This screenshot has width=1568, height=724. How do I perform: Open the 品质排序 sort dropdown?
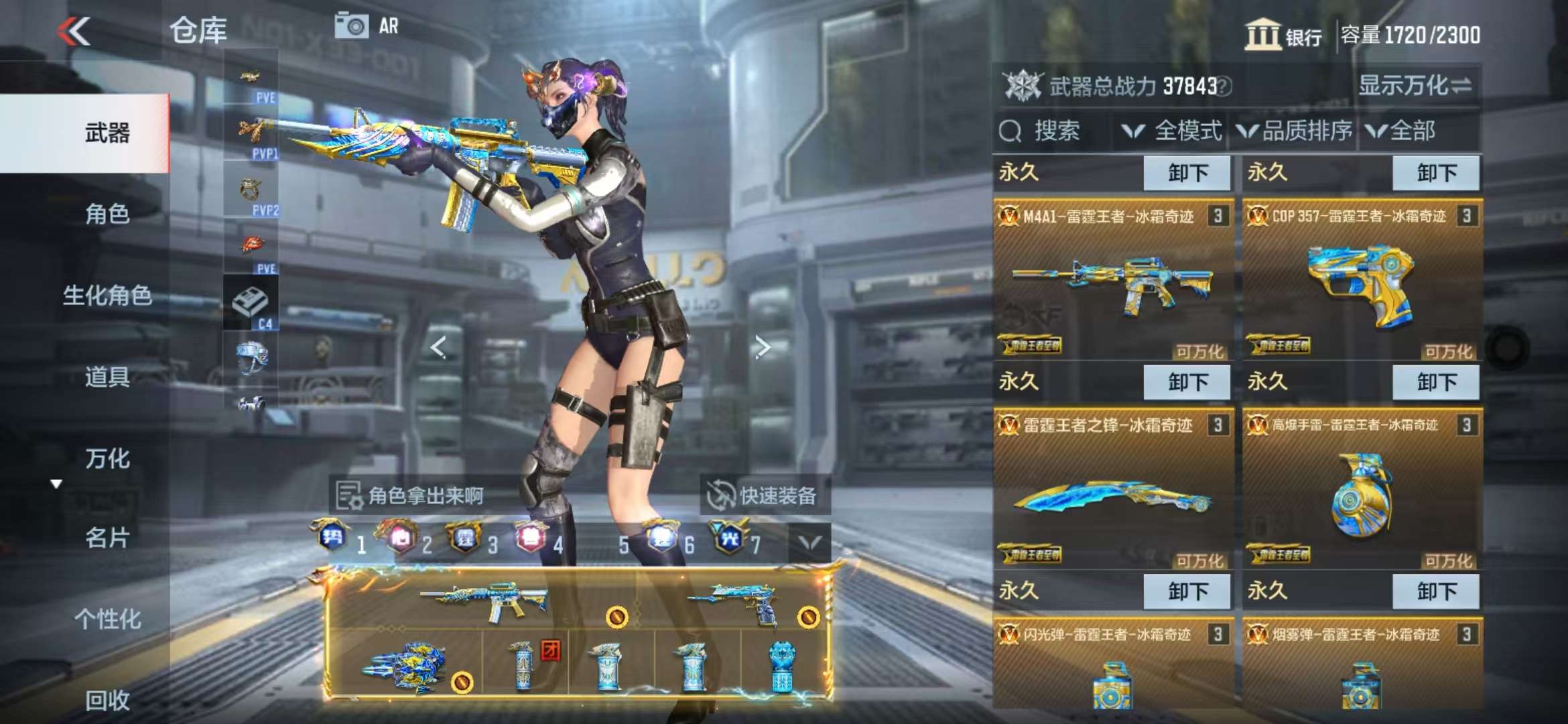coord(1295,131)
